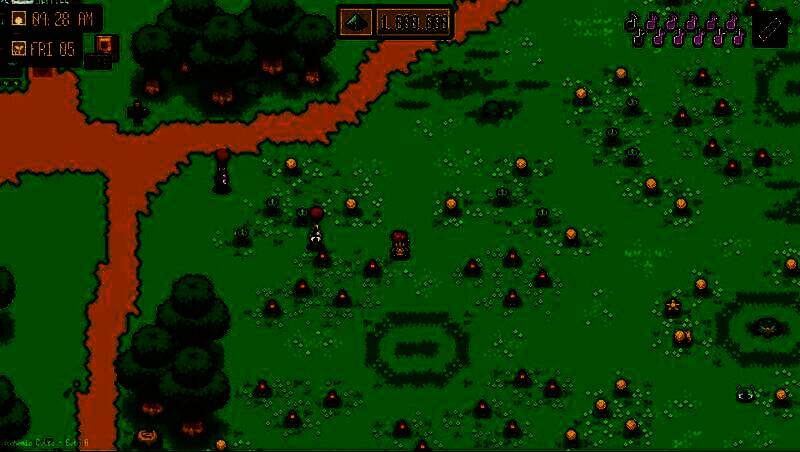Click the currency gem icon
Screen dimensions: 800x452
357,20
